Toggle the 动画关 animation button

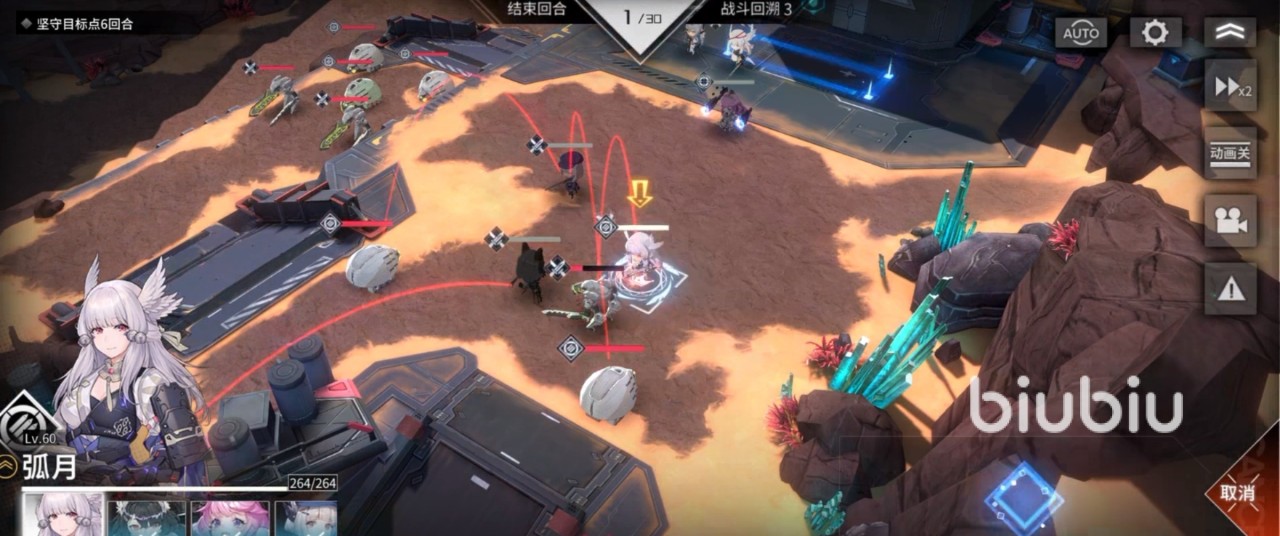point(1230,153)
